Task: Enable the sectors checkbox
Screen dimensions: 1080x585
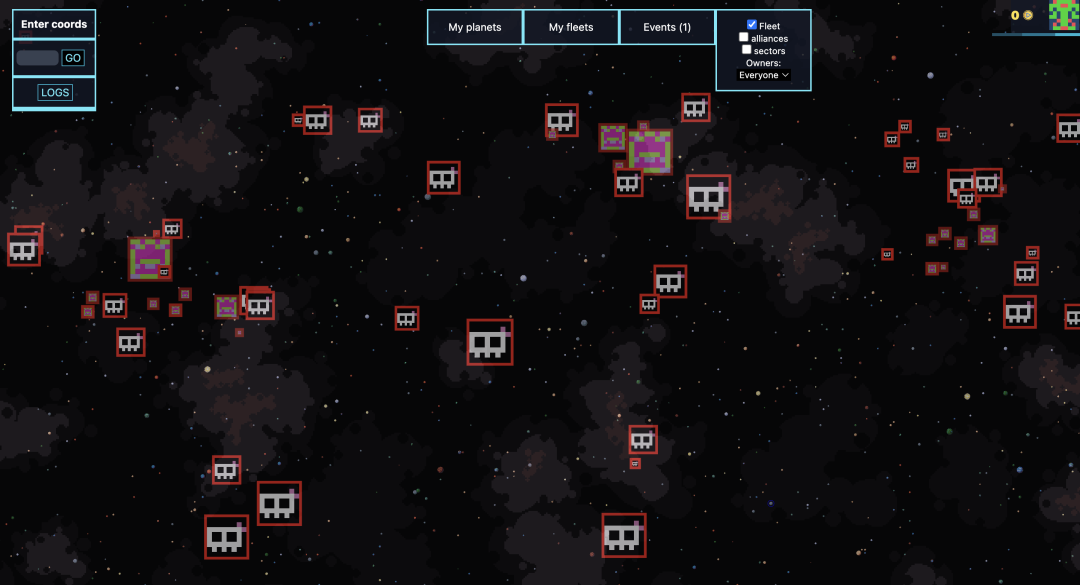Action: click(747, 50)
